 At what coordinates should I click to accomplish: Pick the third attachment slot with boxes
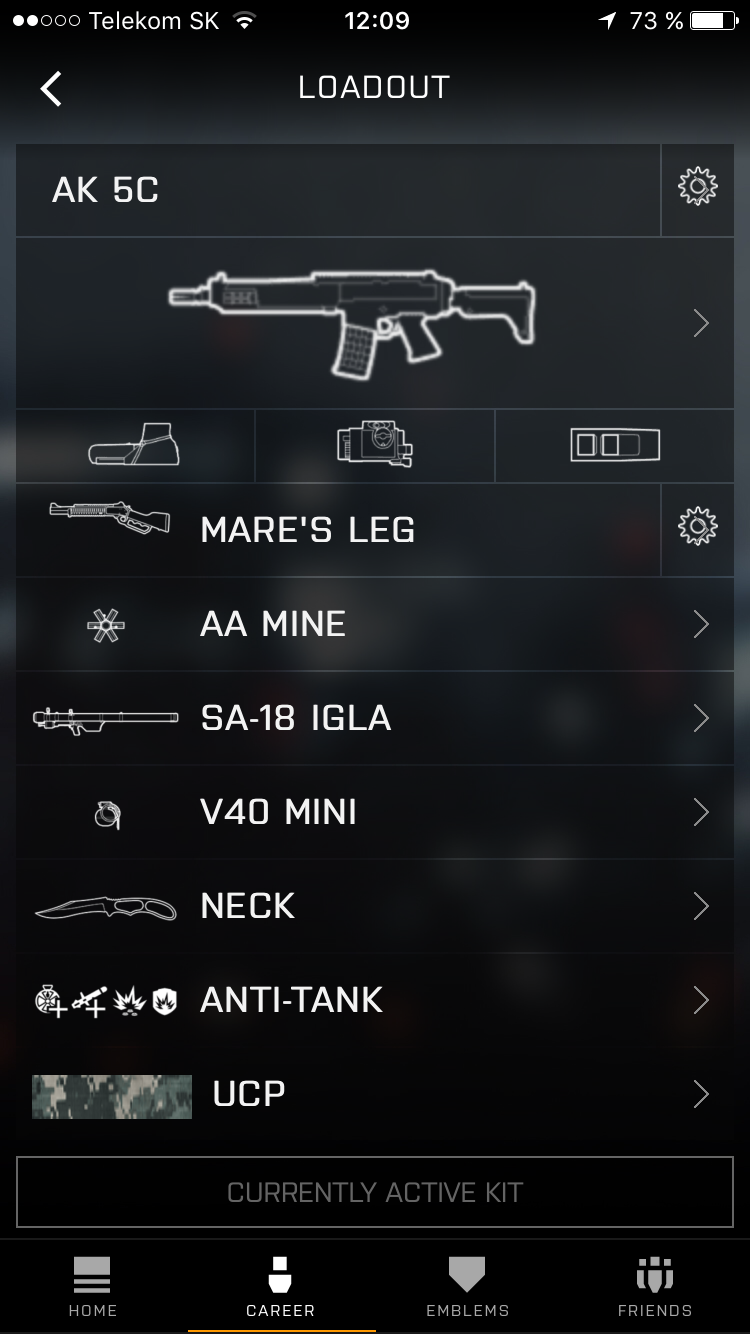click(615, 445)
